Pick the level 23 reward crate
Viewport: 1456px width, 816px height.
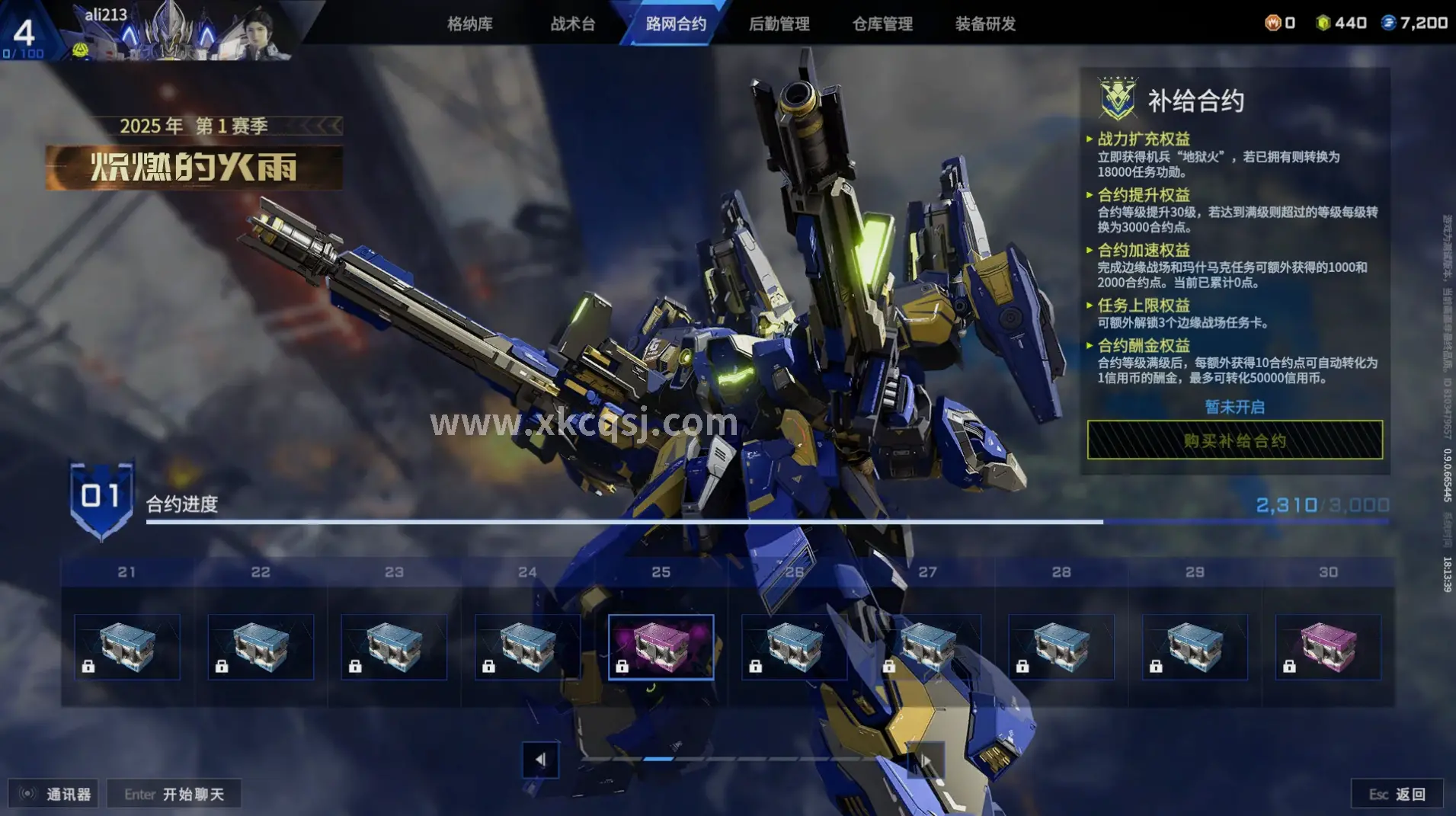pos(394,647)
